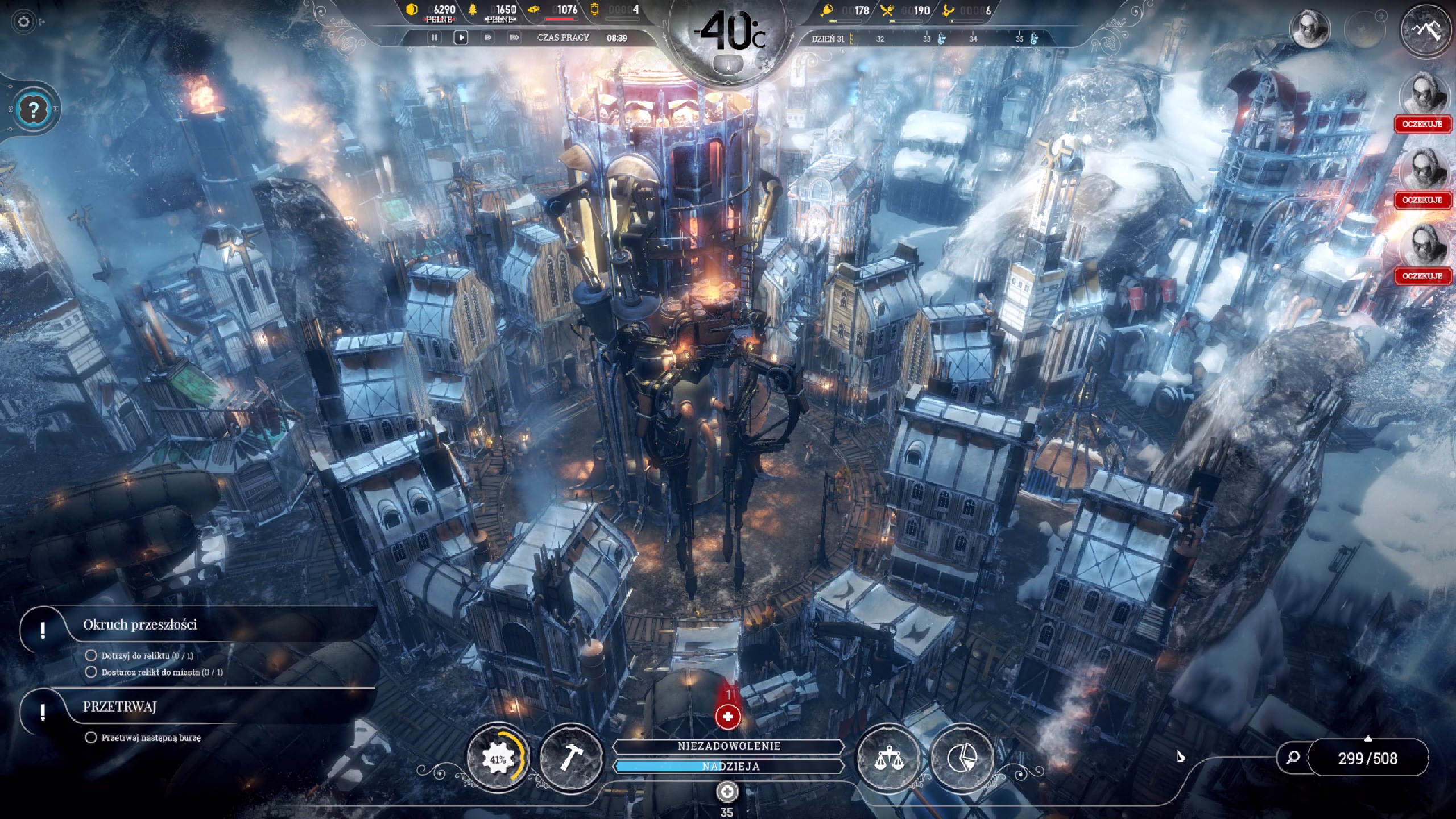Image resolution: width=1456 pixels, height=819 pixels.
Task: Open the generator gear panel showing 41%
Action: (x=498, y=759)
